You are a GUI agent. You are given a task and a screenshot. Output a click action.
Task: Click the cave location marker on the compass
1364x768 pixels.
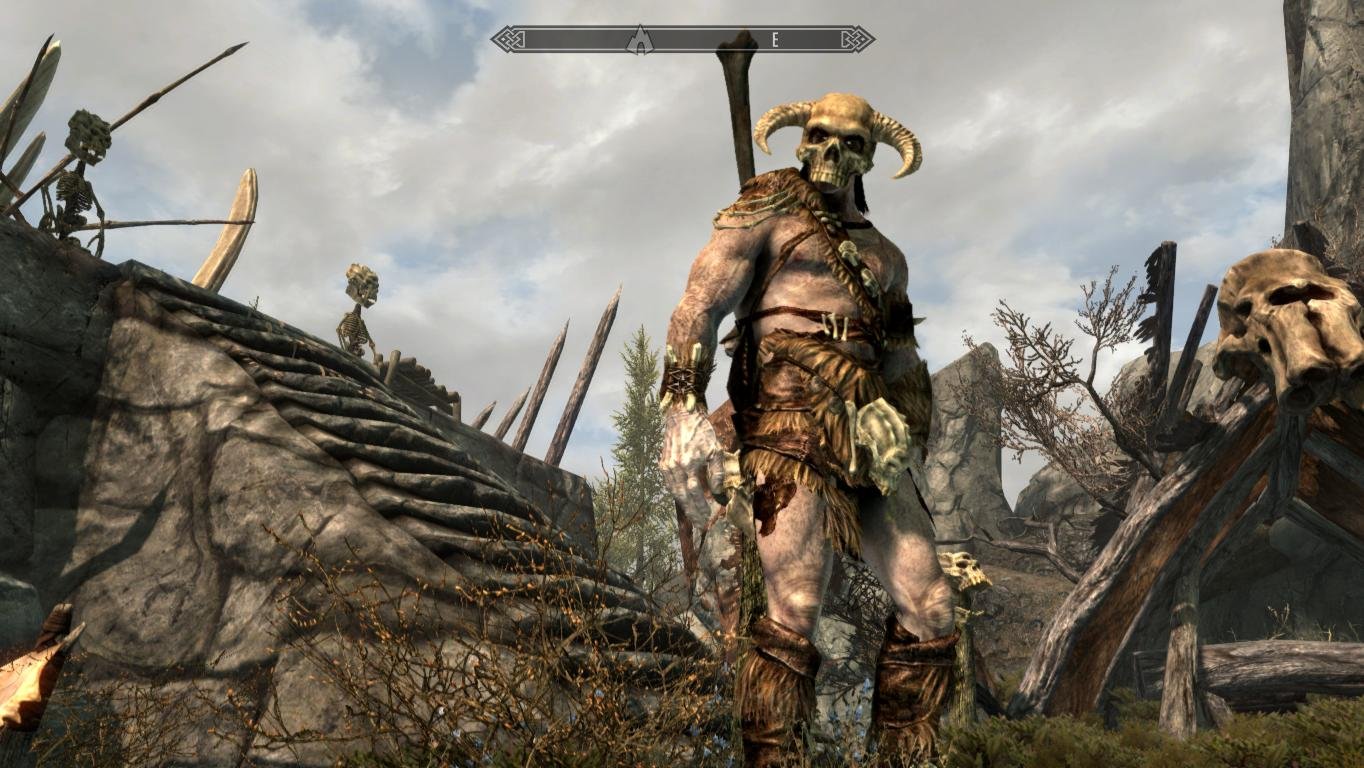640,38
